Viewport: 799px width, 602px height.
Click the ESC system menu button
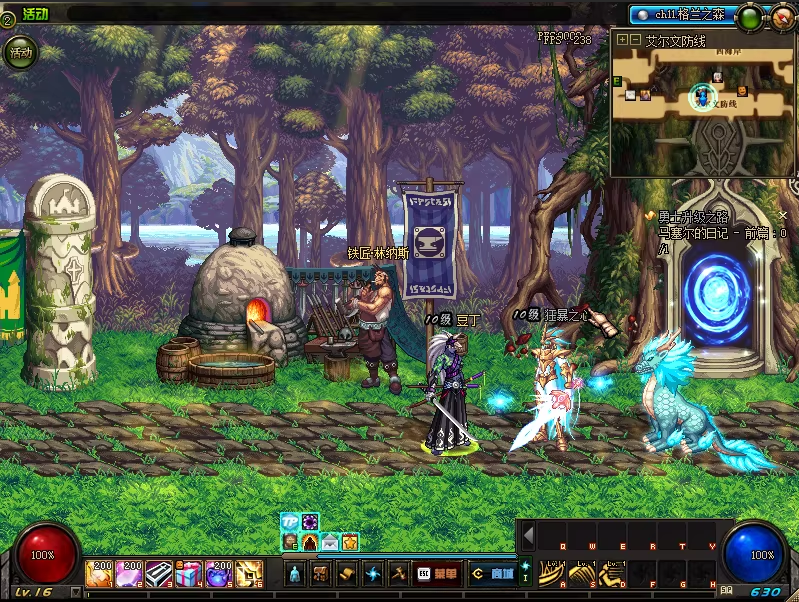[x=423, y=574]
